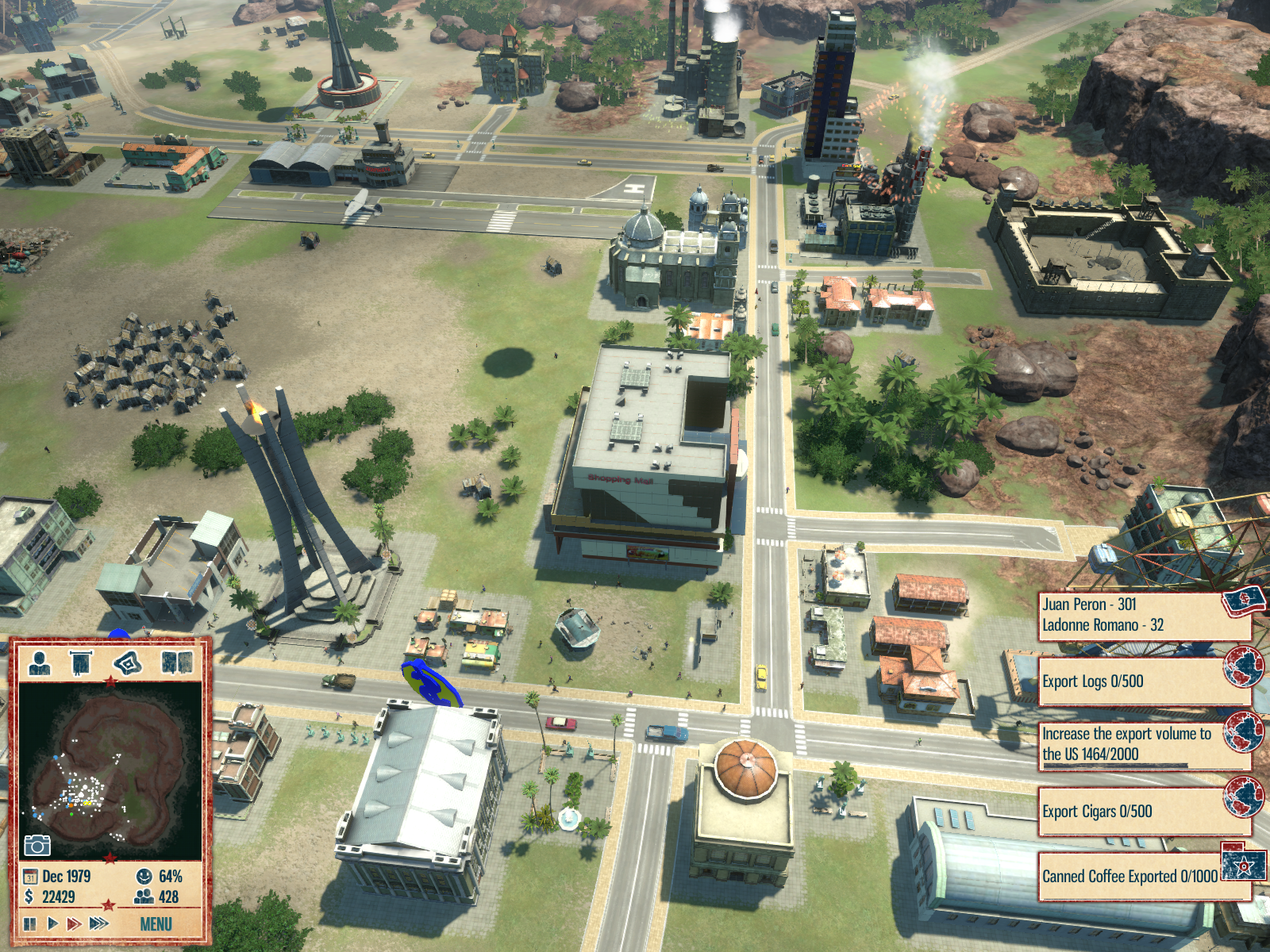Open the almanac book icon
The width and height of the screenshot is (1270, 952).
coord(176,662)
